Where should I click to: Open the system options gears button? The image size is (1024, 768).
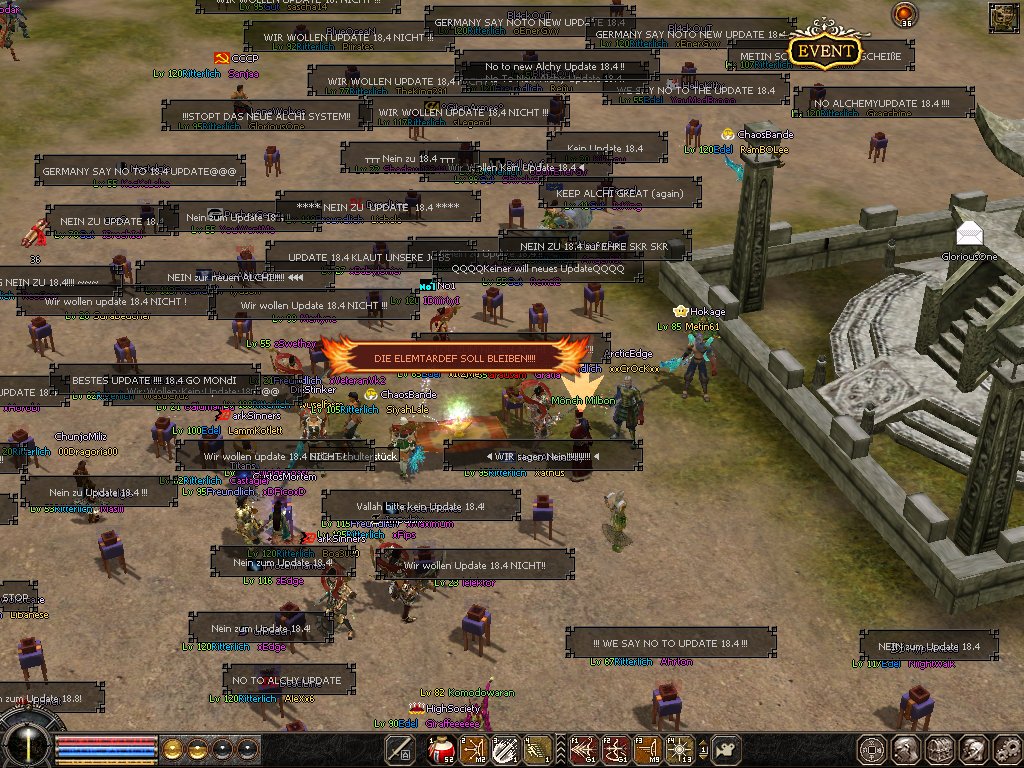coord(1005,749)
